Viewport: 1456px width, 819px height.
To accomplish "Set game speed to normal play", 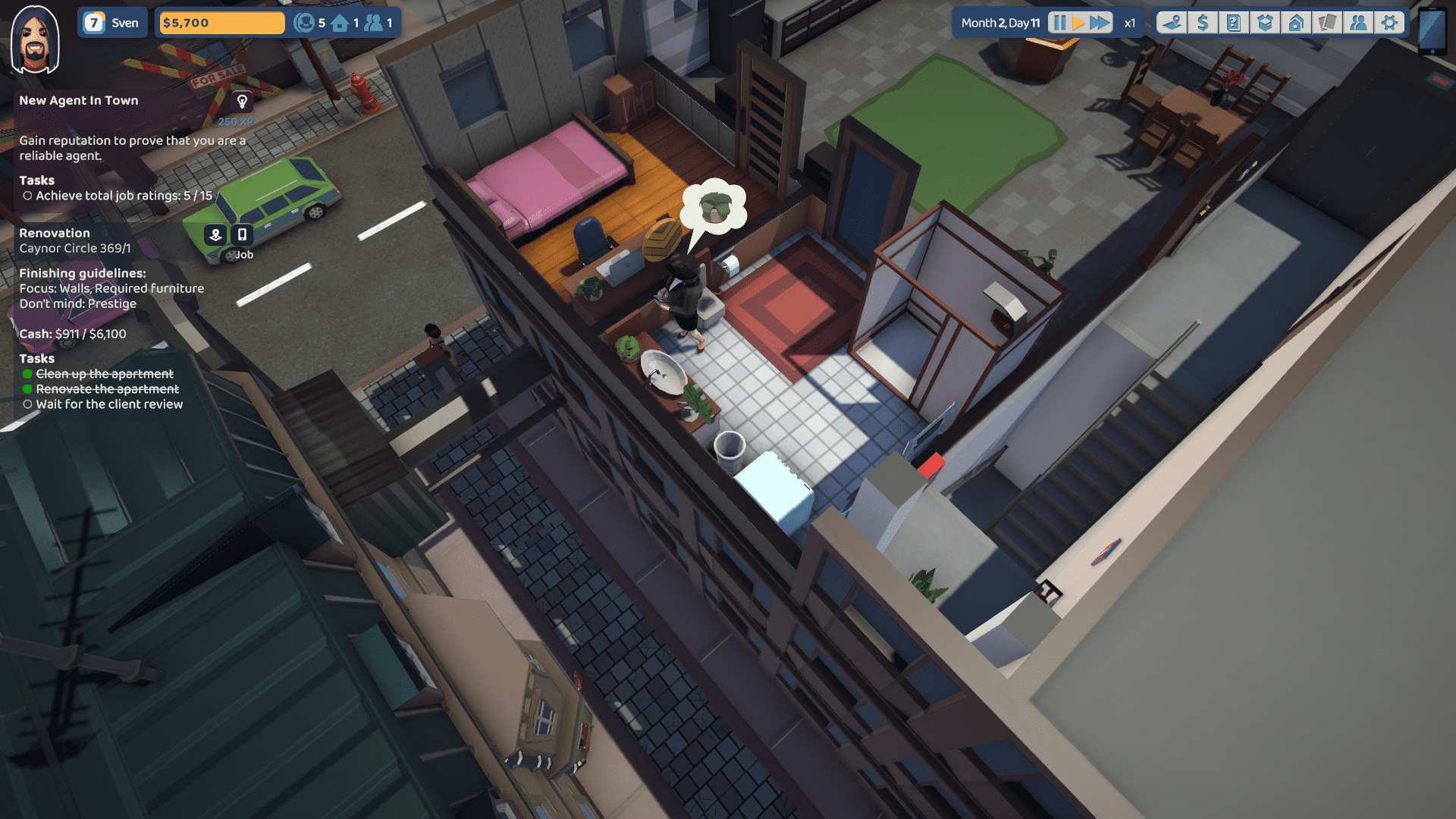I will click(1078, 23).
